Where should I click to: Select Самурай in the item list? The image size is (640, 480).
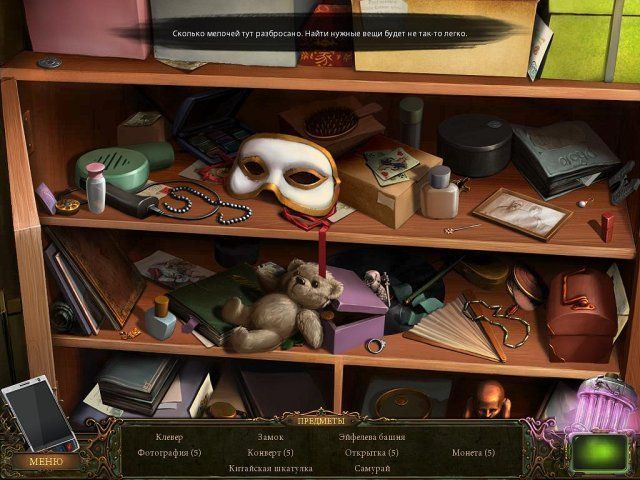(x=371, y=467)
